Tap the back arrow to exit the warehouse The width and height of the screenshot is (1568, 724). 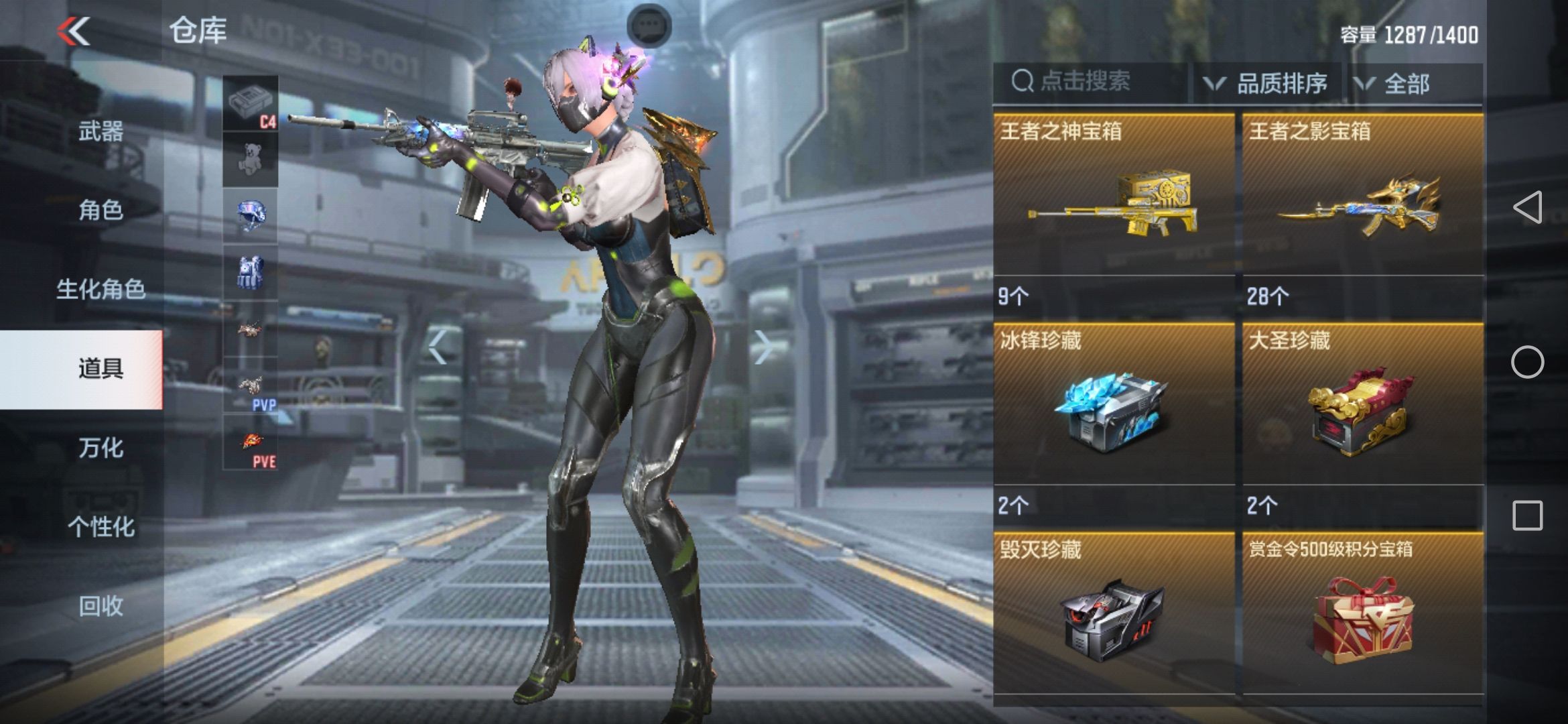pyautogui.click(x=75, y=32)
